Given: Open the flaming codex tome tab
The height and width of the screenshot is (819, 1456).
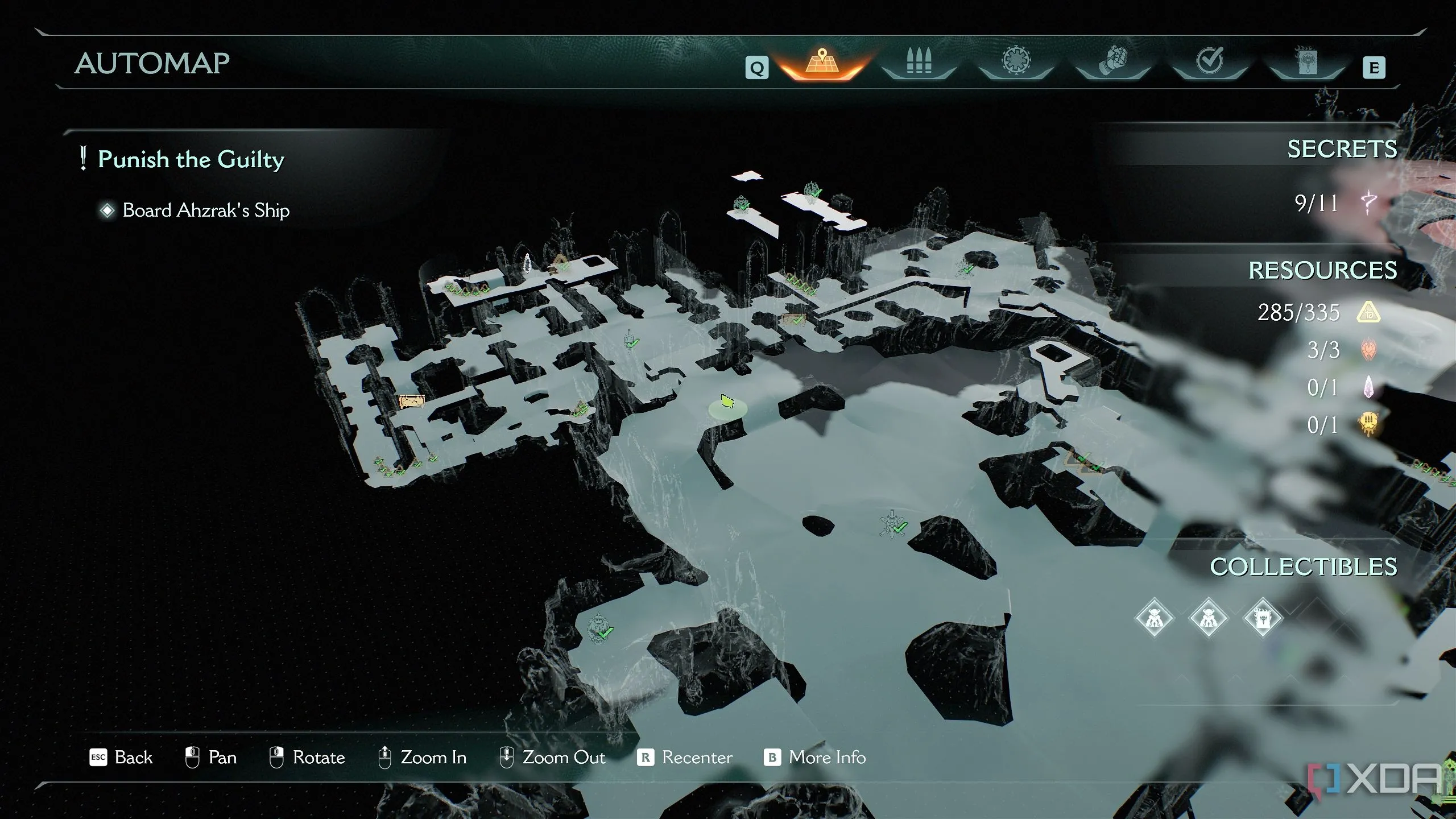Looking at the screenshot, I should click(x=1306, y=61).
